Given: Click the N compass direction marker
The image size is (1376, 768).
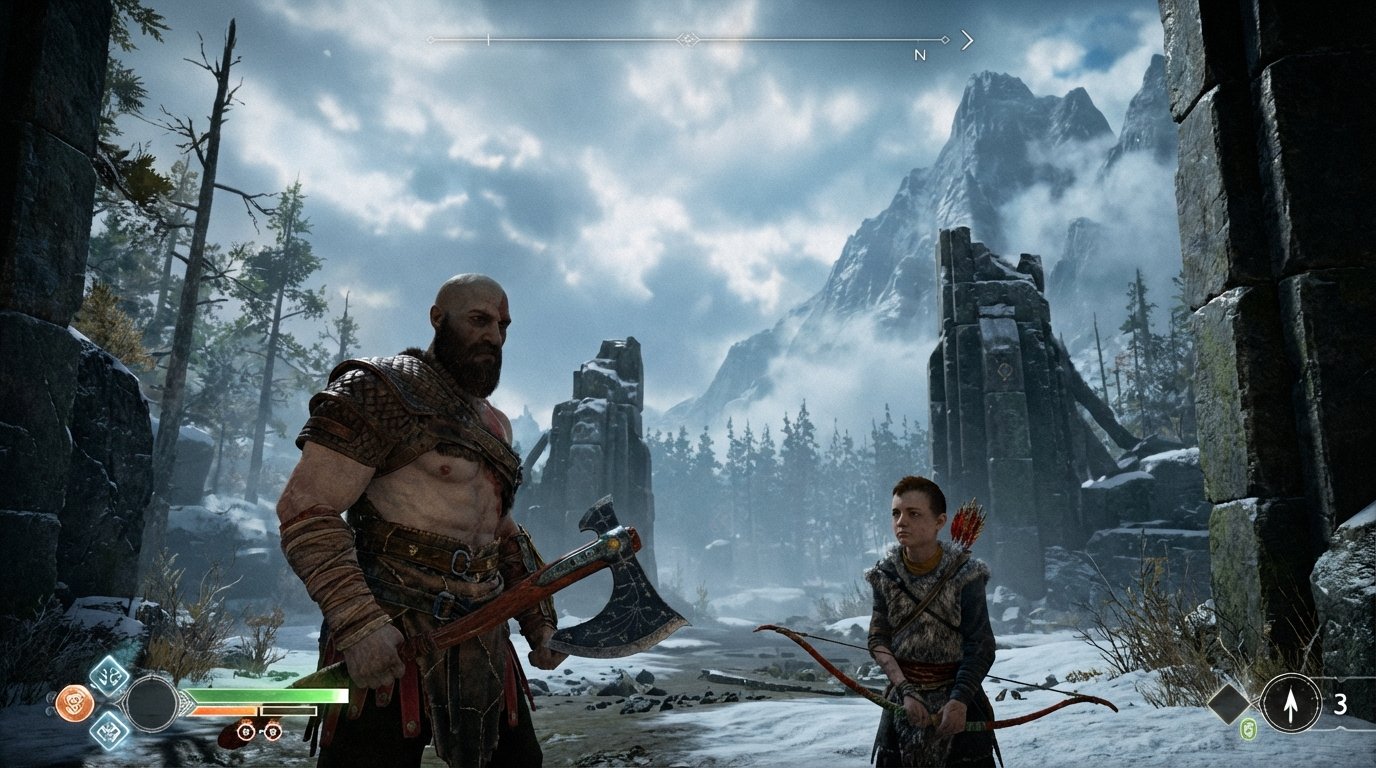Looking at the screenshot, I should click(x=918, y=56).
